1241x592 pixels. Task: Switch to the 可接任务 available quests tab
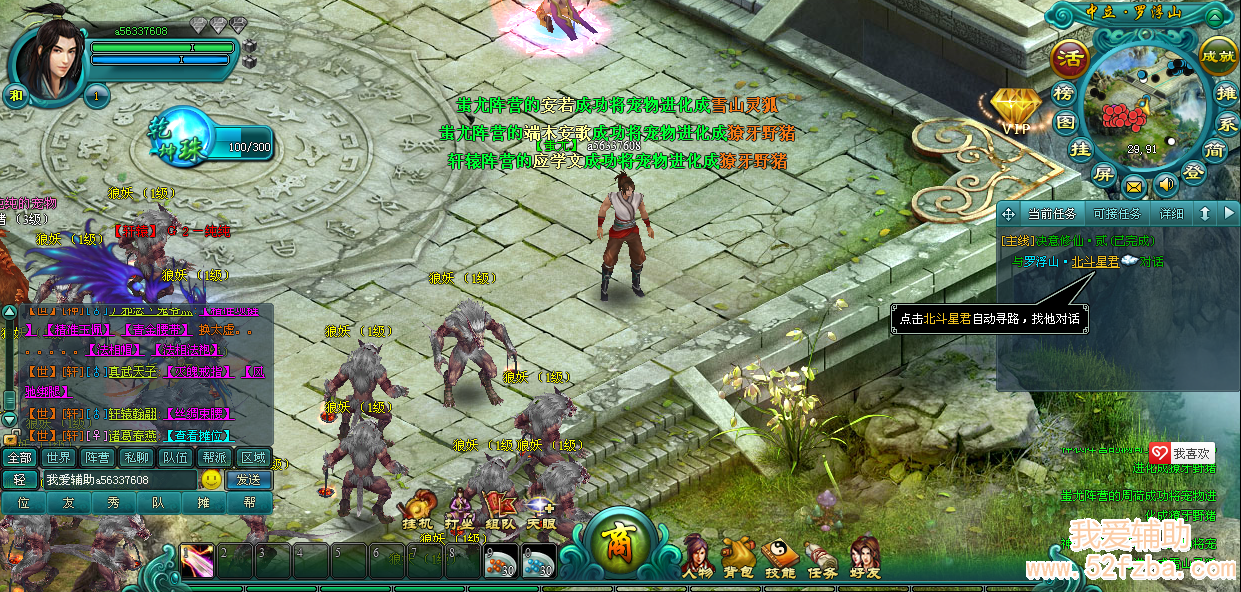pos(1117,214)
